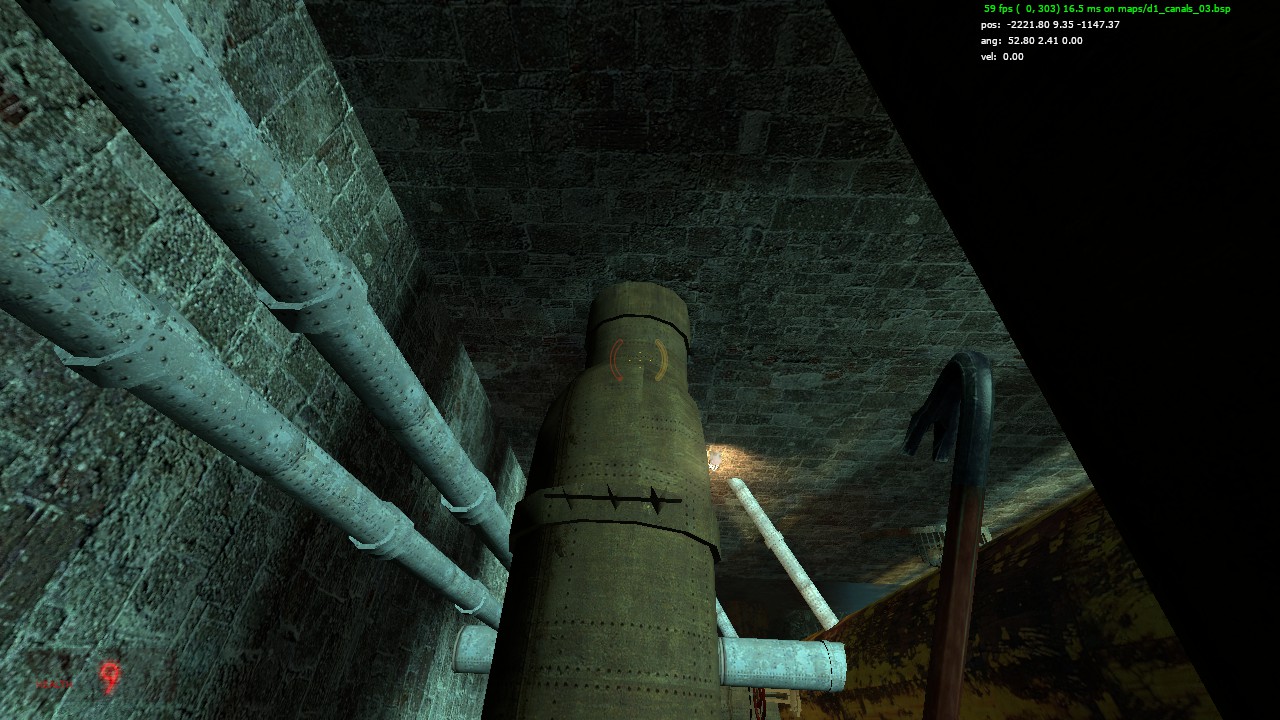1280x720 pixels.
Task: Click the glowing wall lamp
Action: [716, 456]
